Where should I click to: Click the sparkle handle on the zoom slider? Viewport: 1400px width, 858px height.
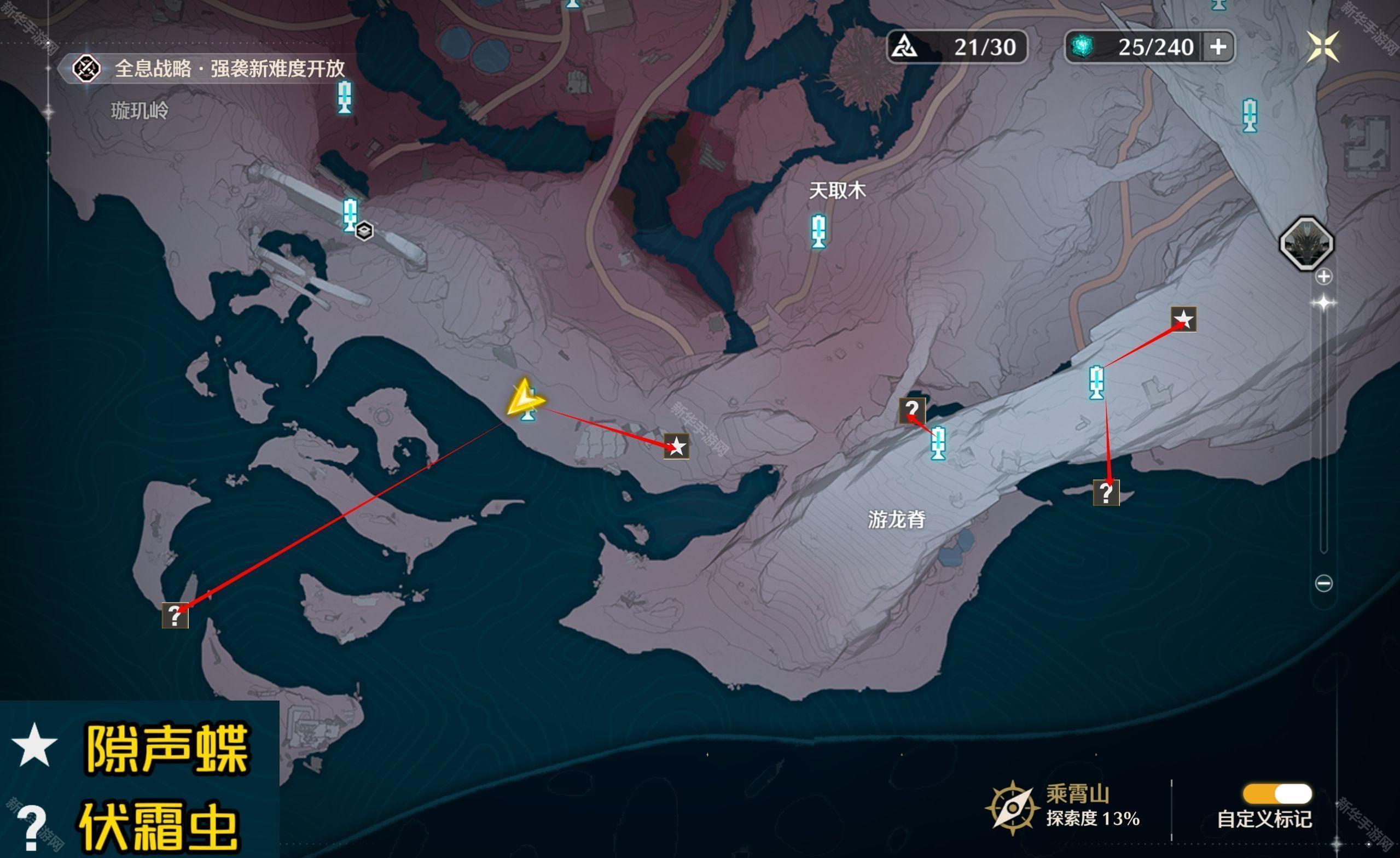tap(1324, 303)
